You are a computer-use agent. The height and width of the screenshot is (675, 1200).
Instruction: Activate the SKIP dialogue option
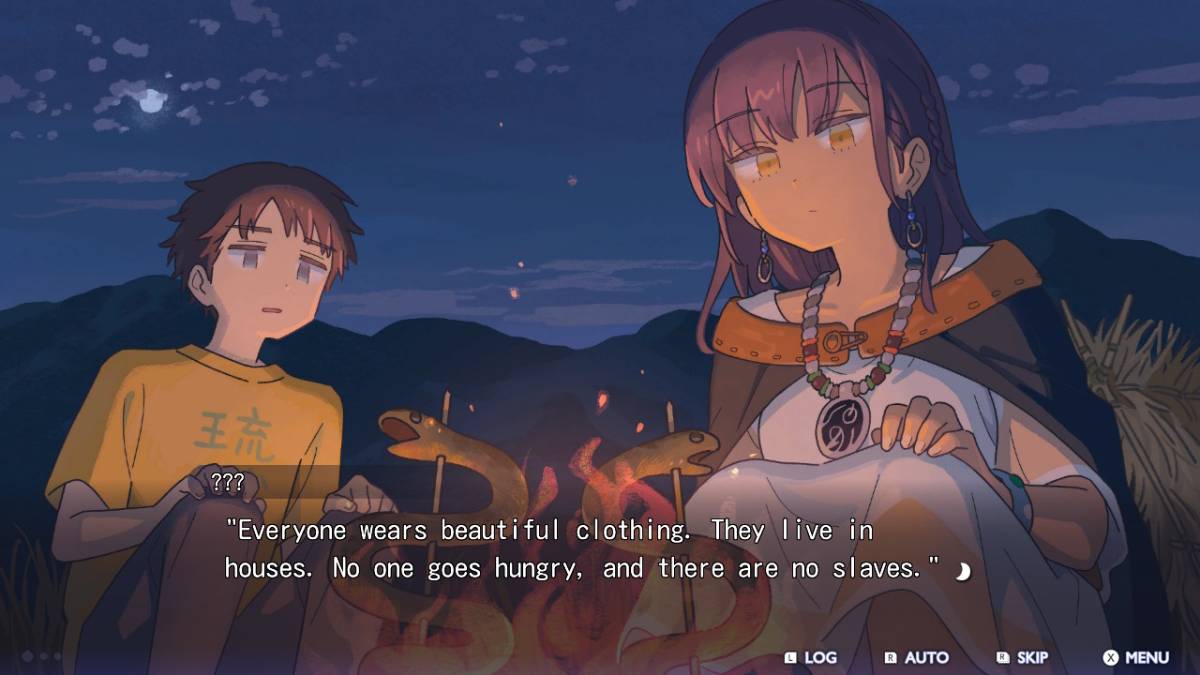[x=1023, y=657]
